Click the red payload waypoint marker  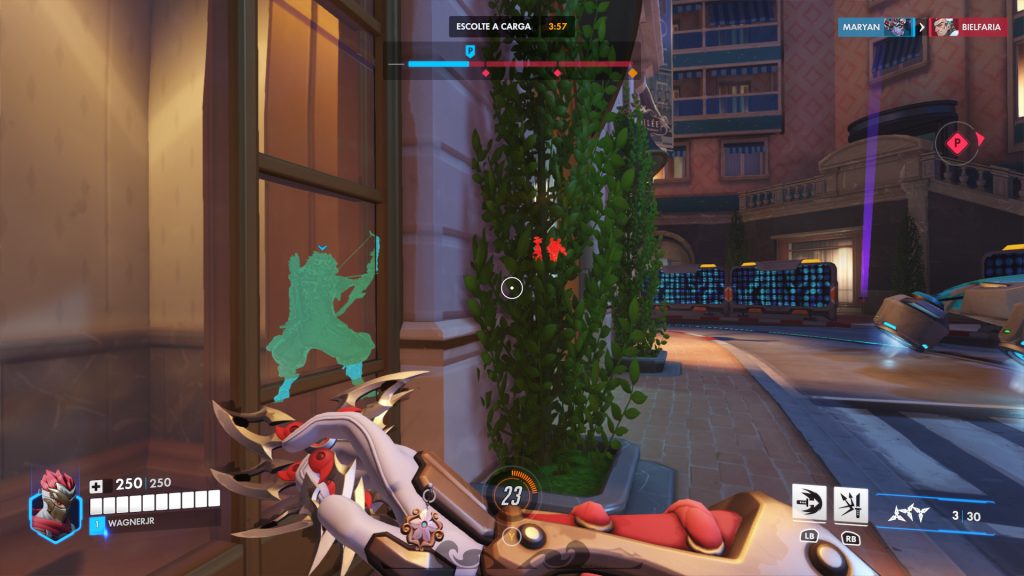[x=958, y=142]
